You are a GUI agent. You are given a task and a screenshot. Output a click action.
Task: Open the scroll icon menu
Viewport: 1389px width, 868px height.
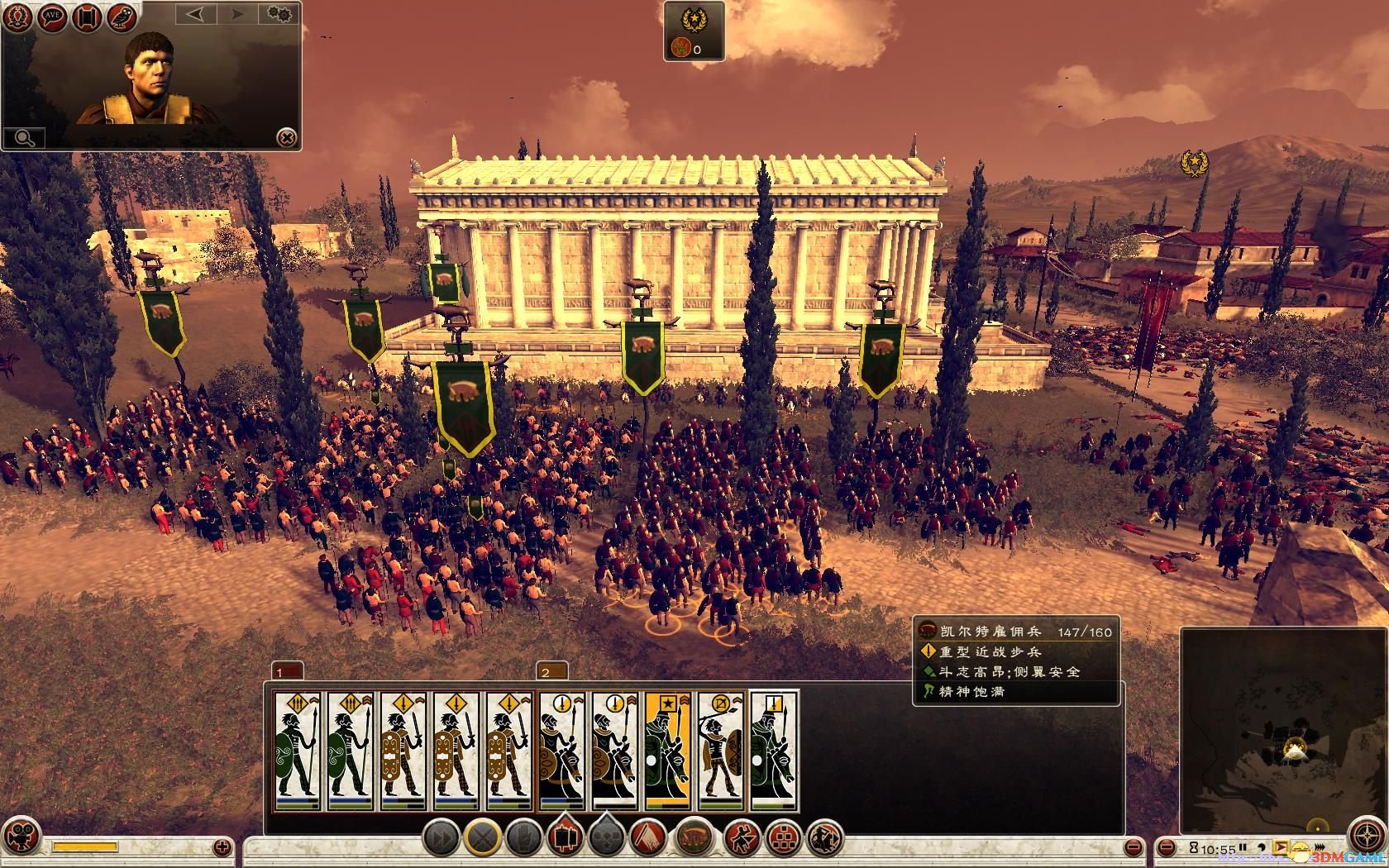coord(87,17)
